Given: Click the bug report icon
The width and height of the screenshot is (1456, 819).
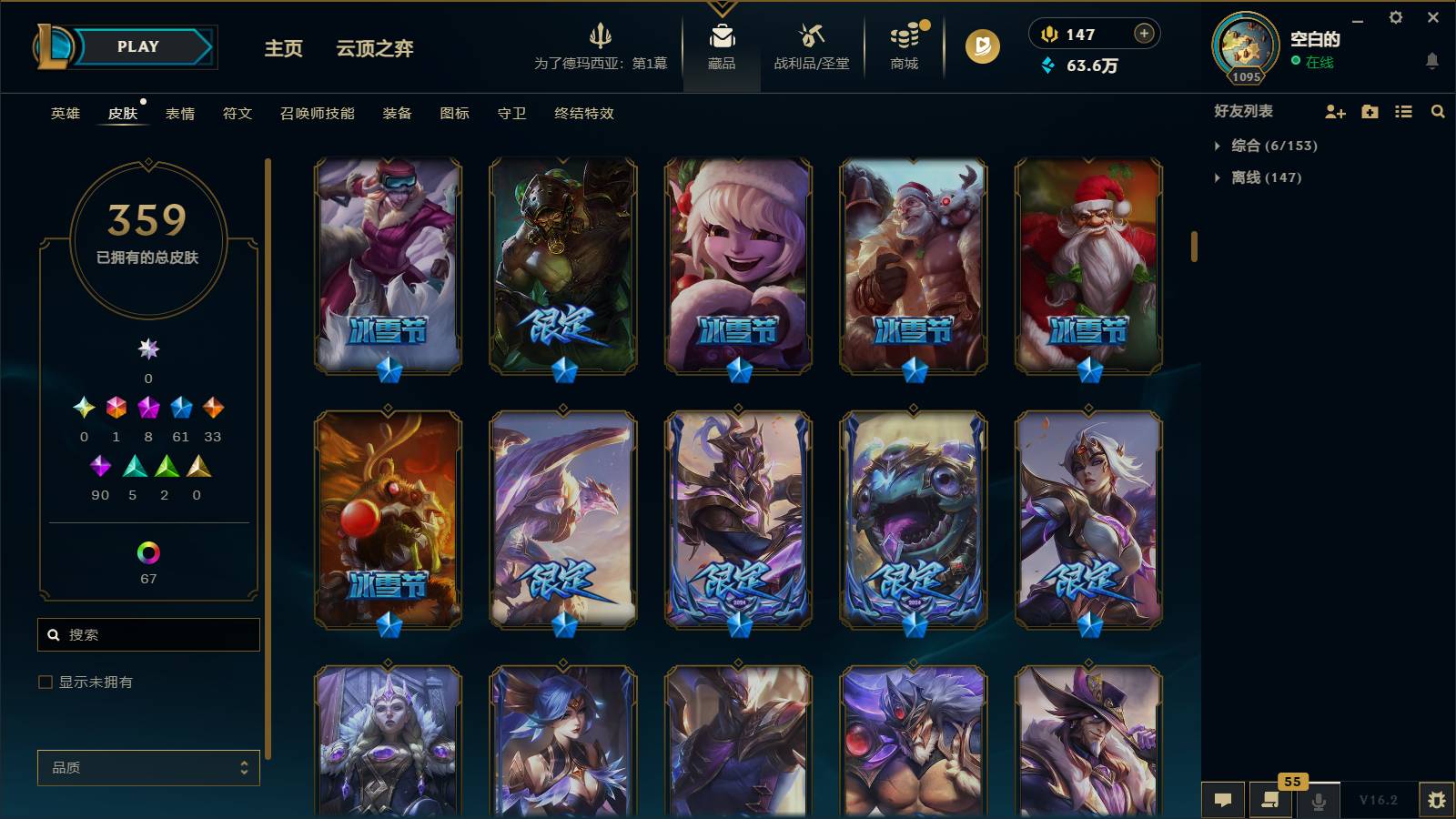Looking at the screenshot, I should (1439, 800).
